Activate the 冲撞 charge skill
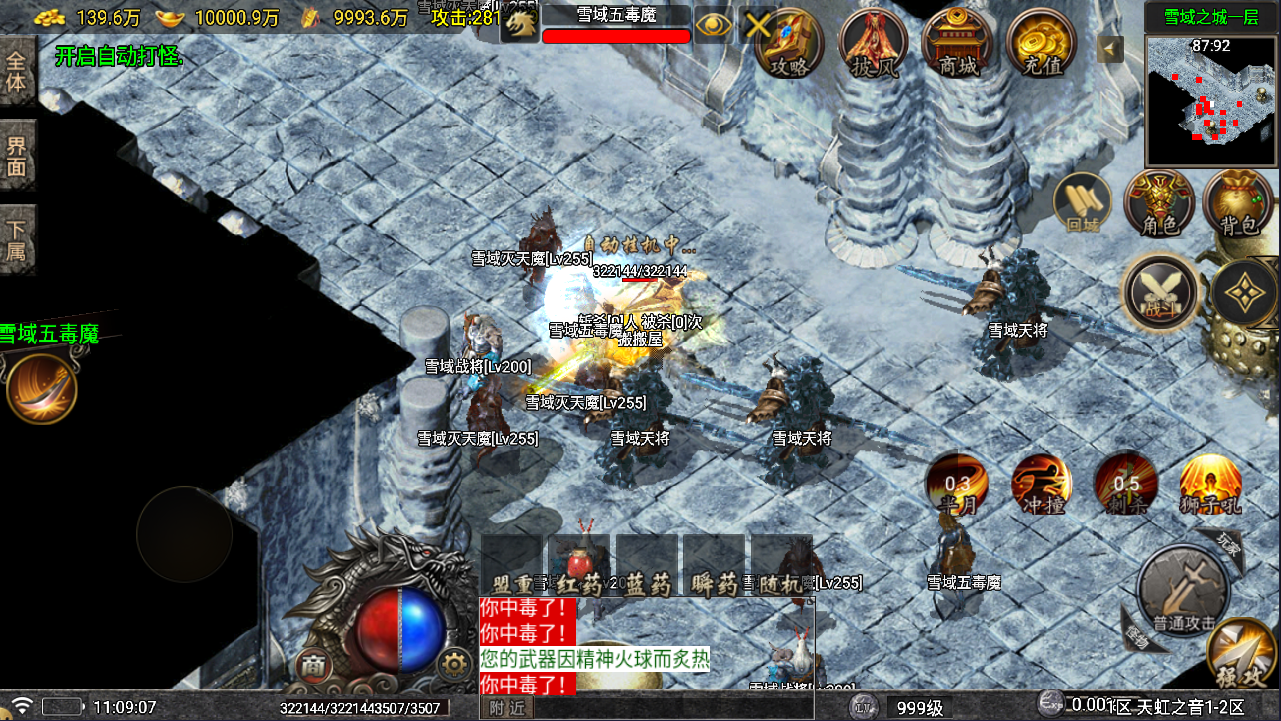Screen dimensions: 1281x721 [x=1041, y=484]
